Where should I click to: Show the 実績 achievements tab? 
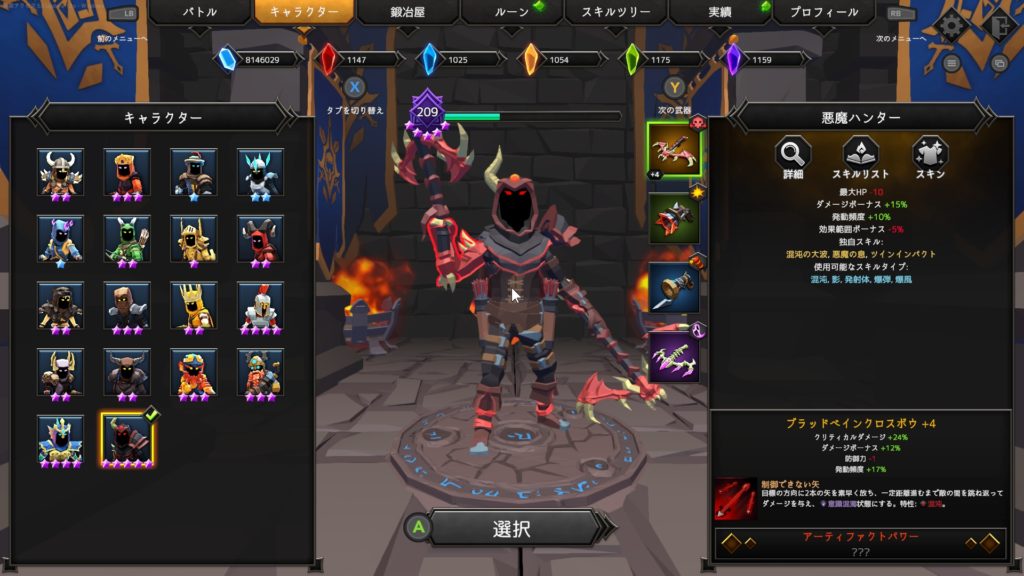coord(719,13)
